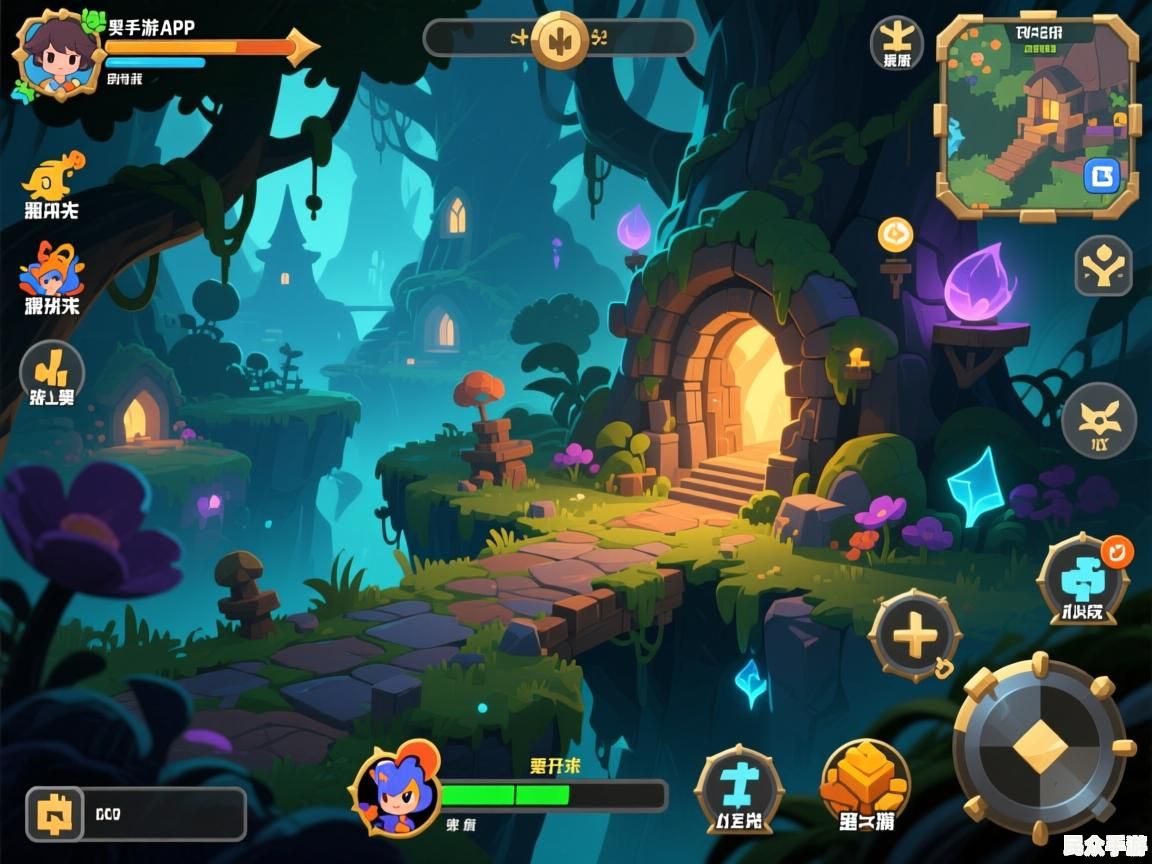Open the teal puzzle icon with notification badge
The height and width of the screenshot is (864, 1152).
(1083, 578)
